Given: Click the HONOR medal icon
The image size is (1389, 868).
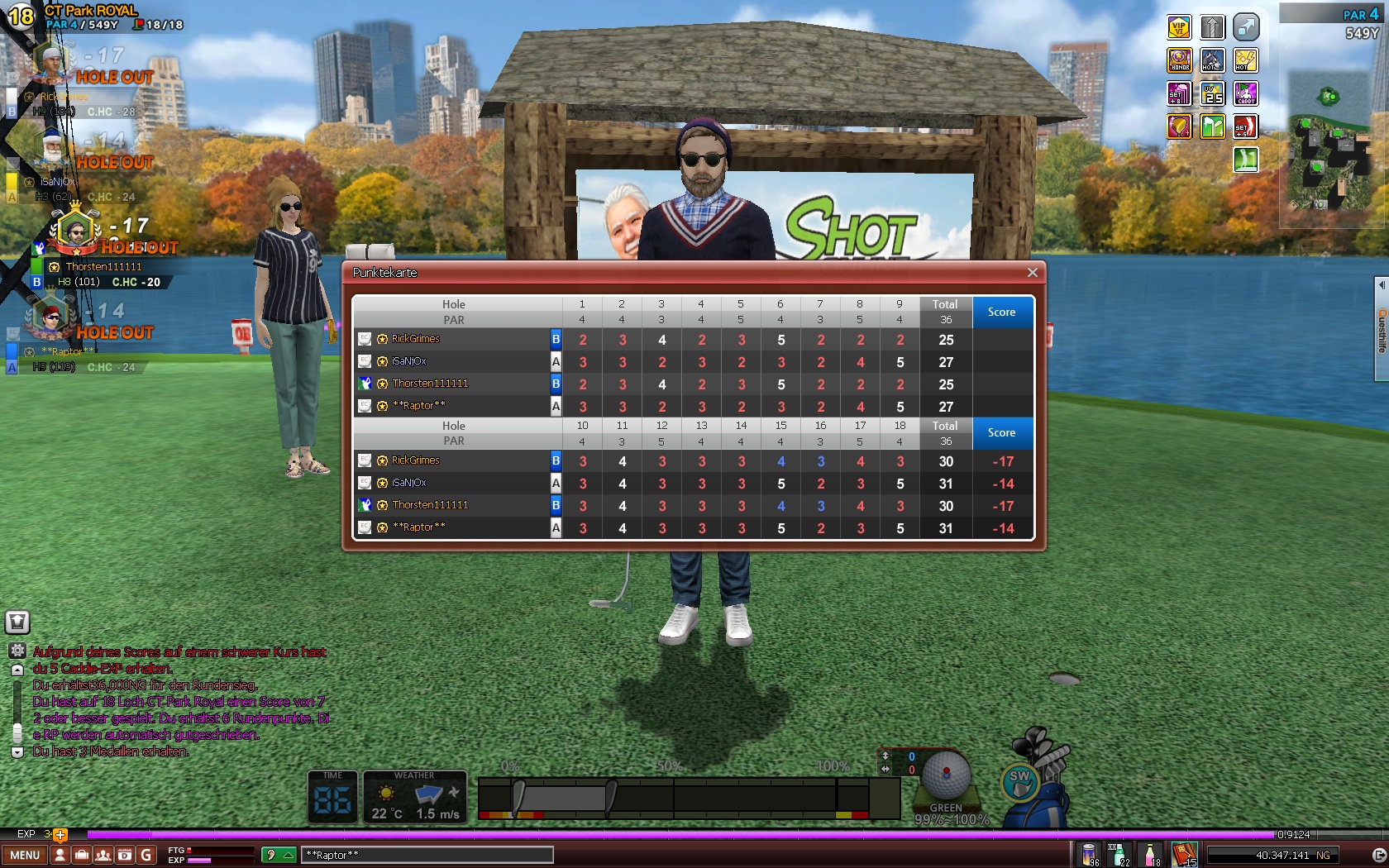Looking at the screenshot, I should [x=1179, y=60].
